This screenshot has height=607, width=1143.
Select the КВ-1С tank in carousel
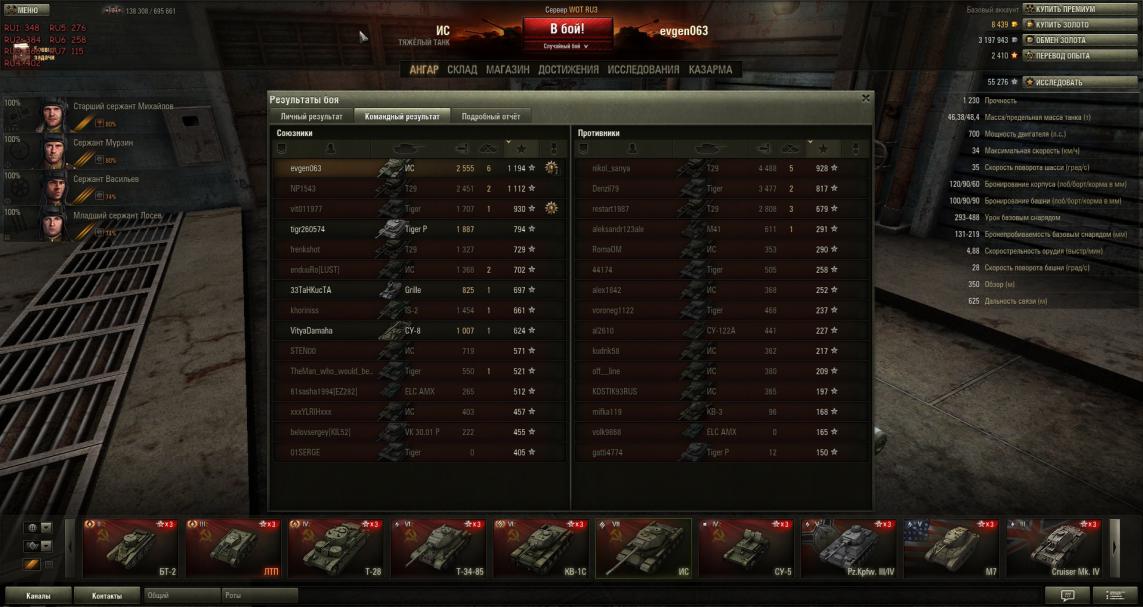541,548
